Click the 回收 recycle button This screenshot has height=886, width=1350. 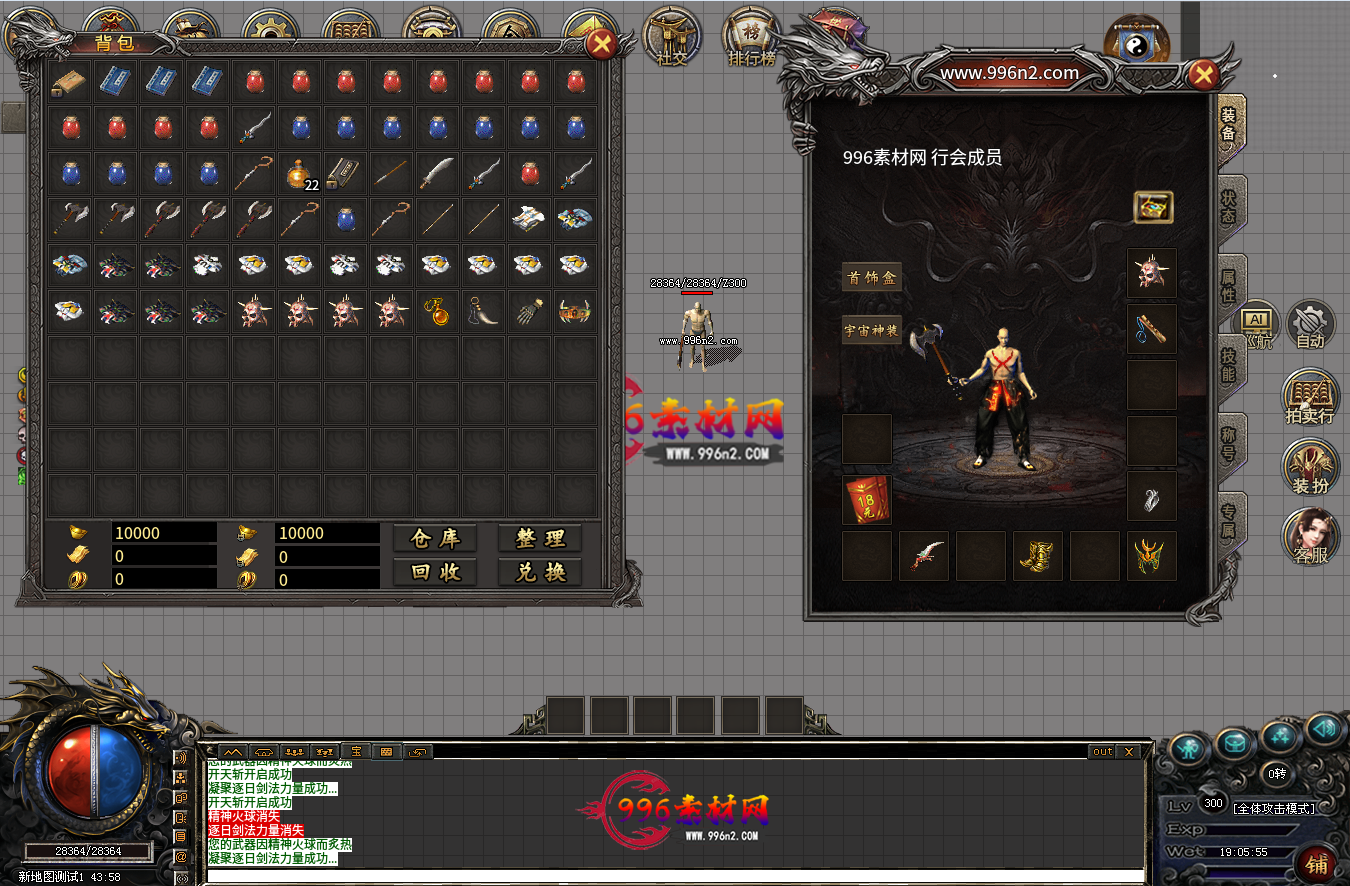coord(435,572)
